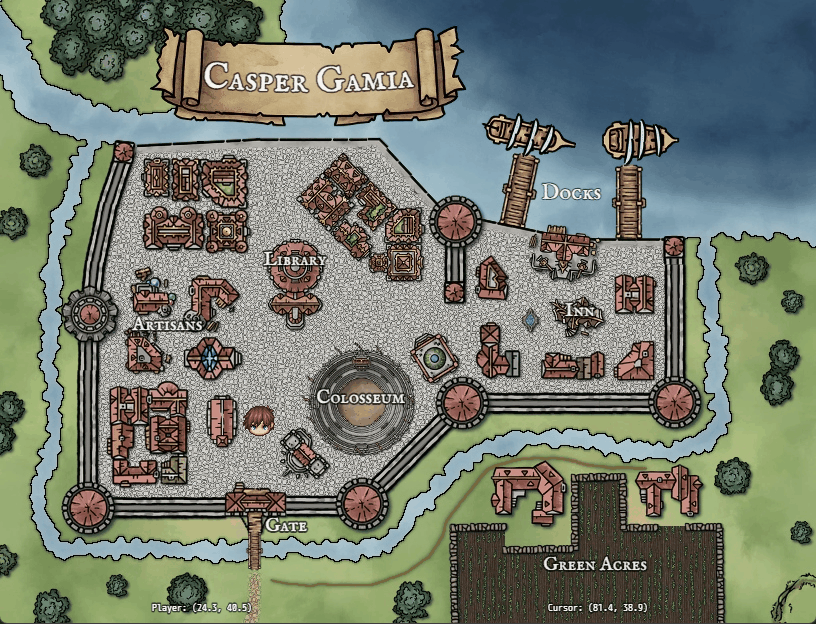
Task: Select the Gate label on the map
Action: click(286, 524)
